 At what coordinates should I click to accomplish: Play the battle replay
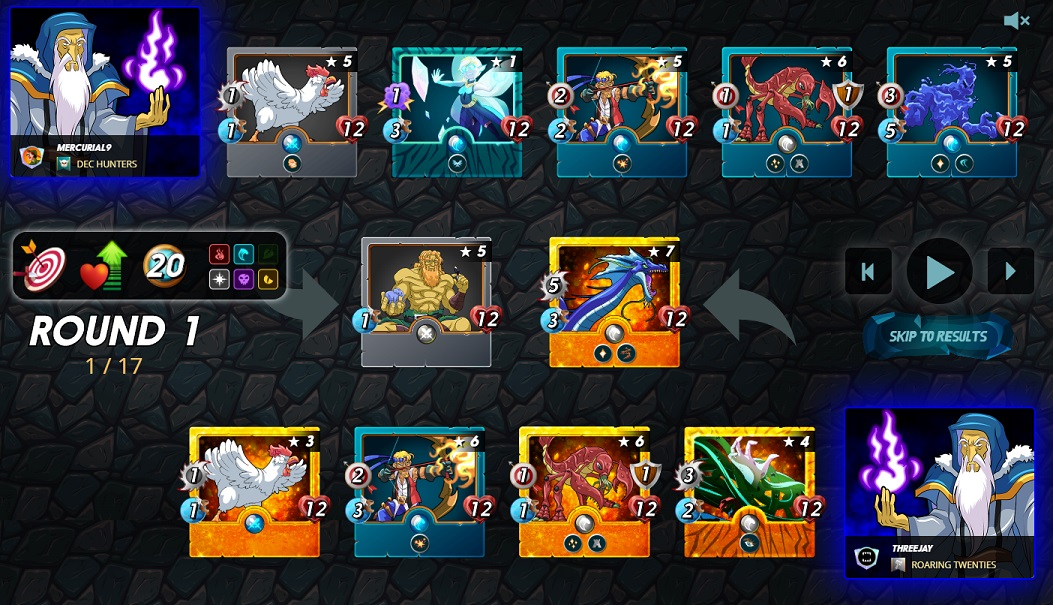click(x=939, y=271)
